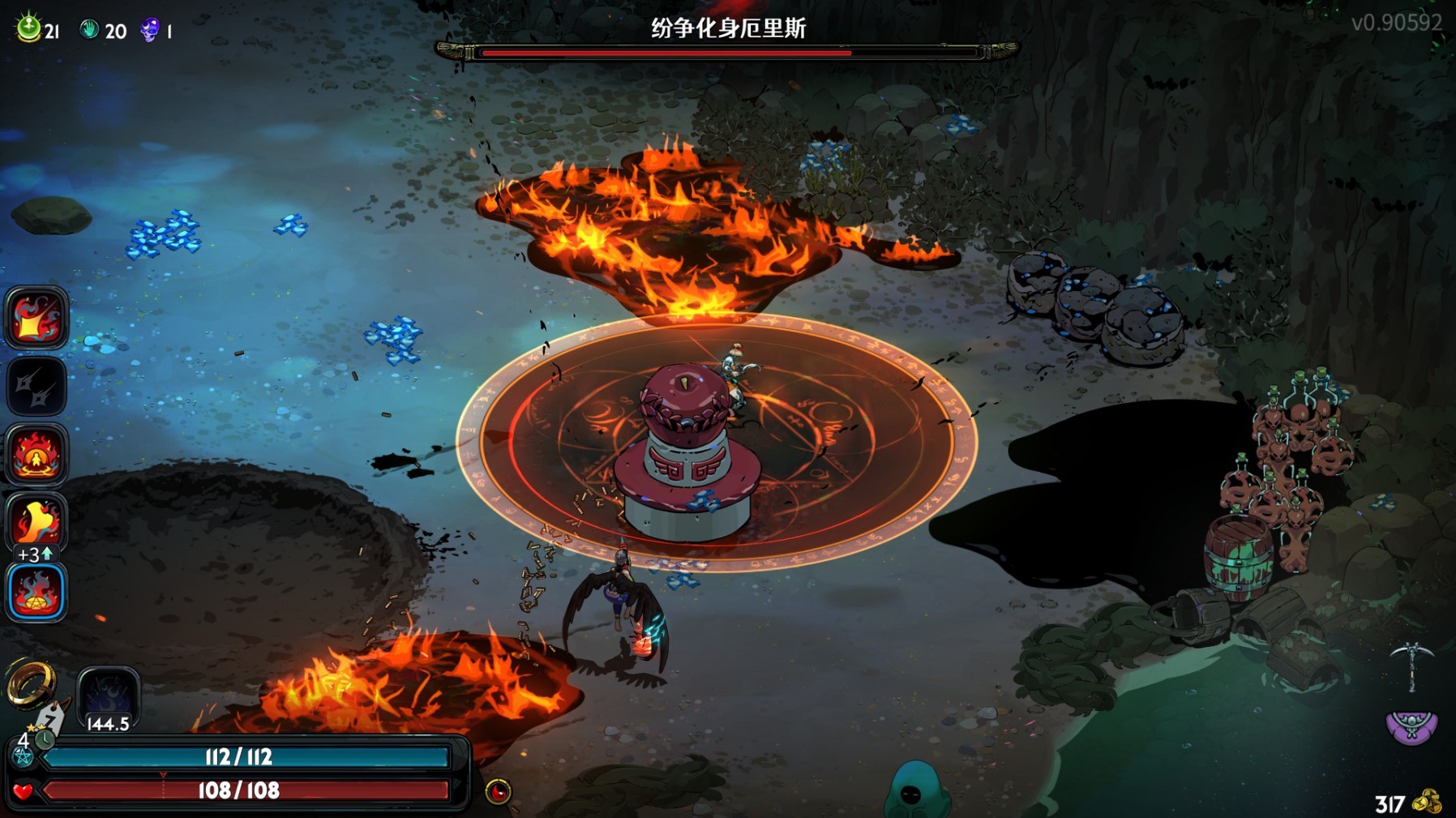Select the top flaming strike boon icon
The image size is (1456, 818).
click(x=36, y=317)
